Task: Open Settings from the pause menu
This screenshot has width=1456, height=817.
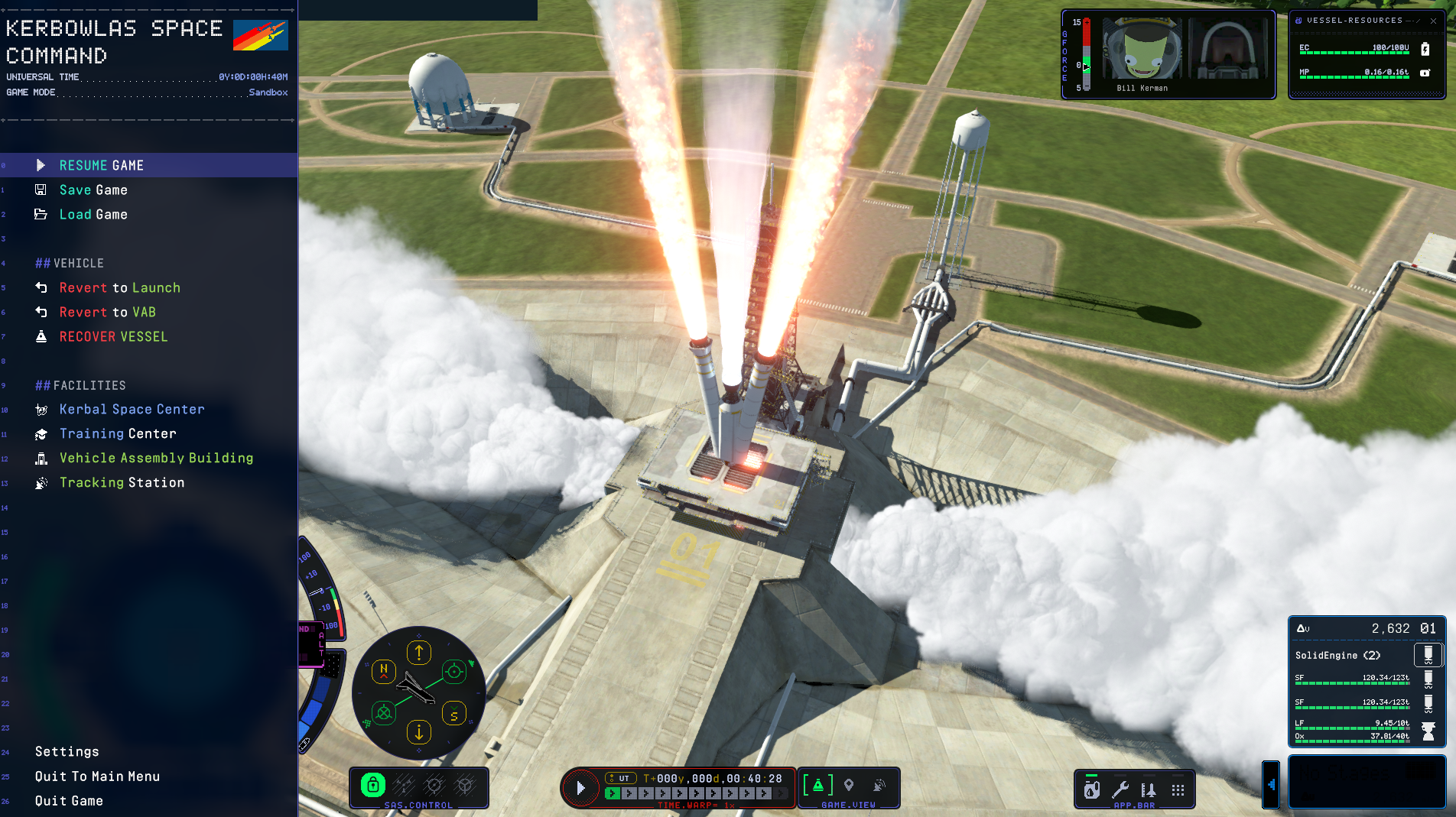Action: (x=67, y=751)
